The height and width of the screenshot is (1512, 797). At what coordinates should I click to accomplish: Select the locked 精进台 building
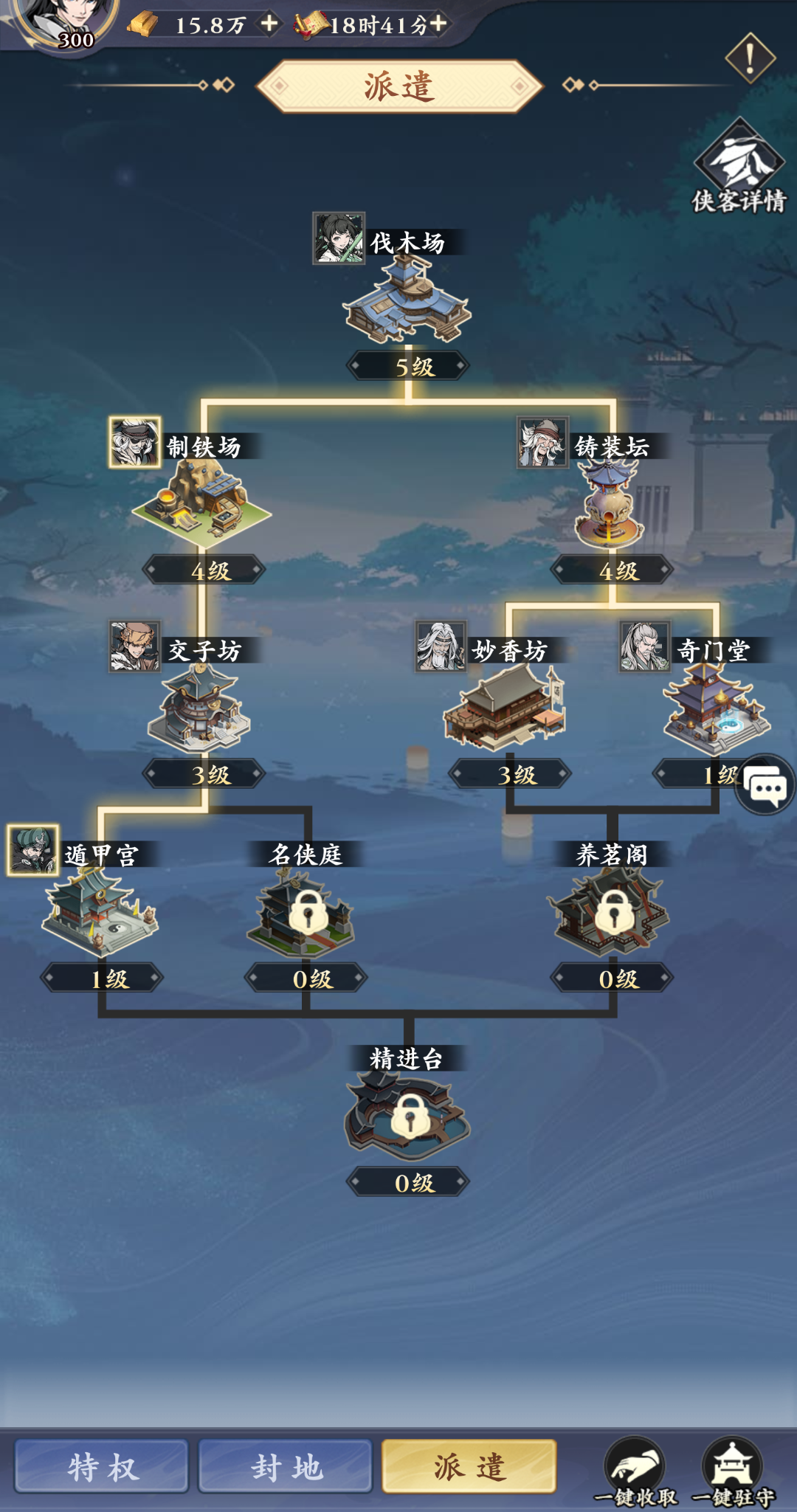(407, 1116)
